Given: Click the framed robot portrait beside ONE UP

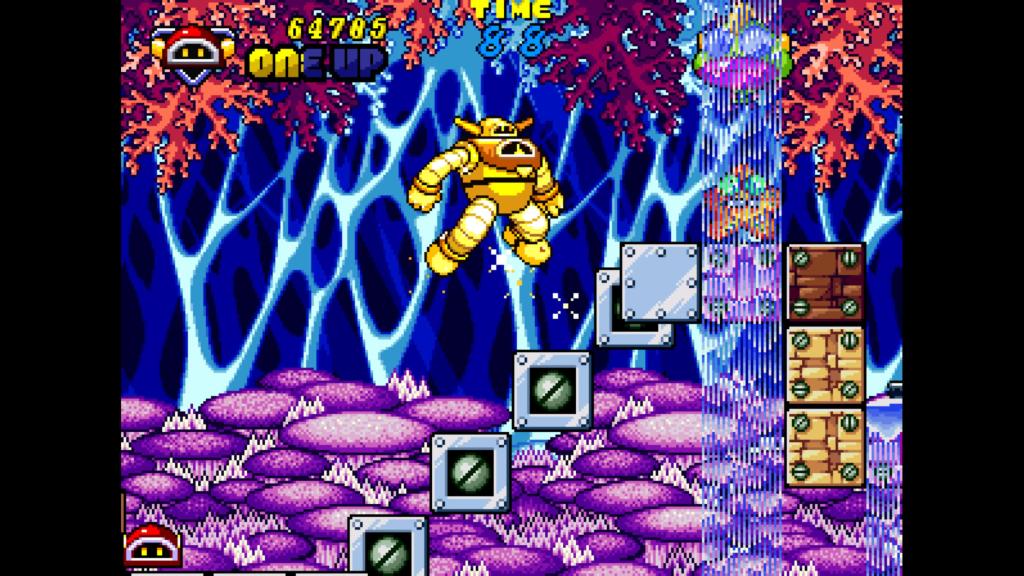Looking at the screenshot, I should (193, 52).
